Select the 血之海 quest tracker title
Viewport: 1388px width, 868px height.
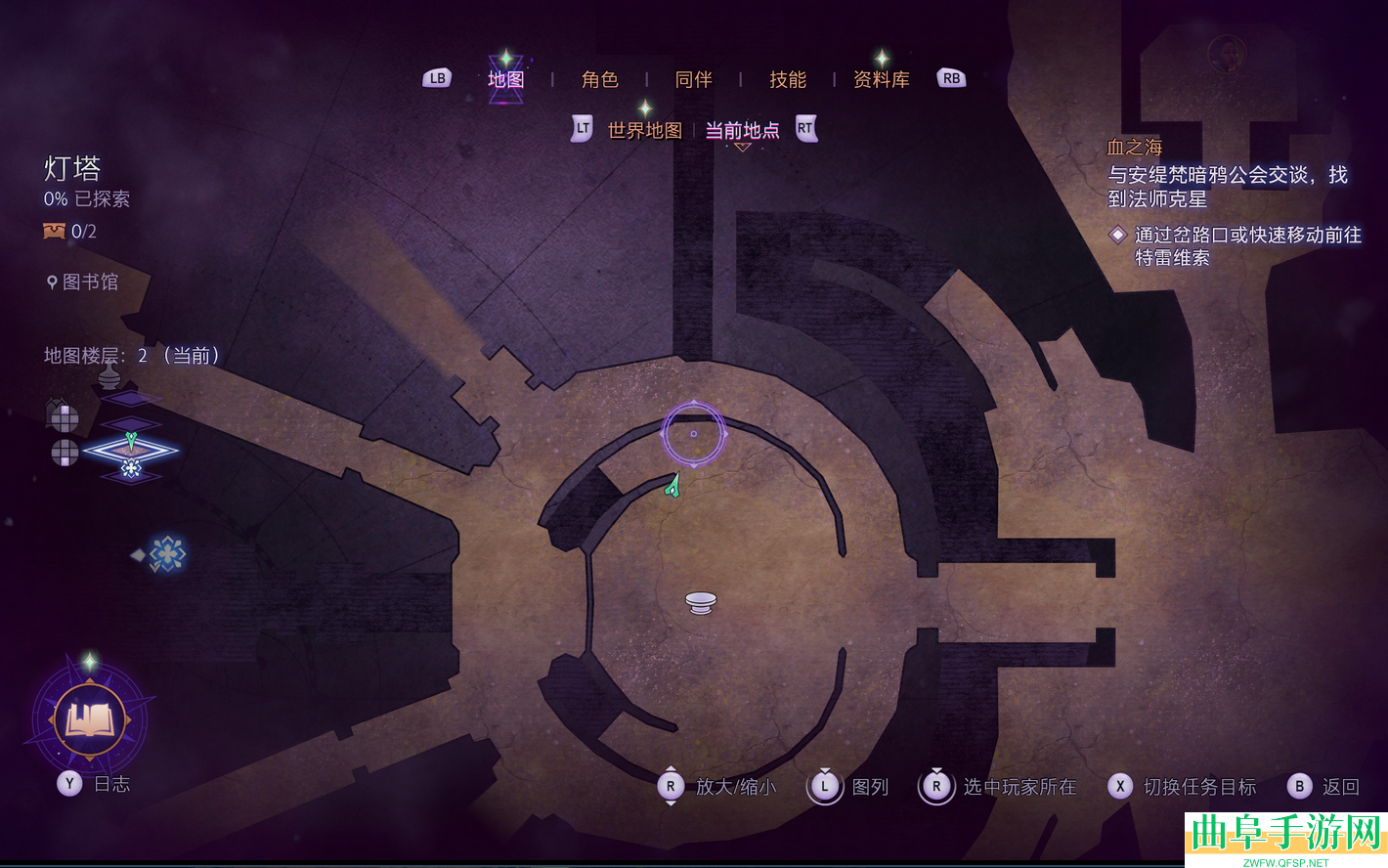click(x=1134, y=148)
